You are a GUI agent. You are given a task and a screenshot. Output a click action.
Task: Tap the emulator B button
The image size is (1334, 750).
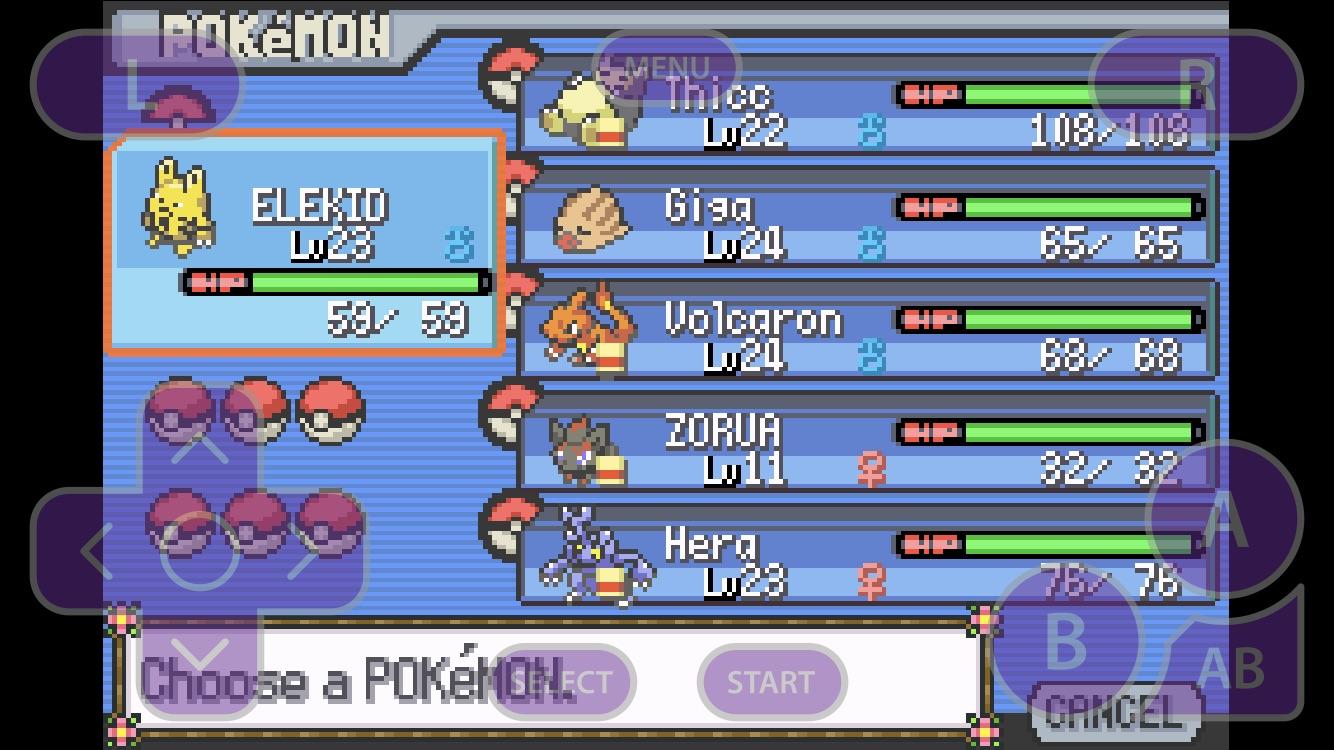click(x=1066, y=641)
